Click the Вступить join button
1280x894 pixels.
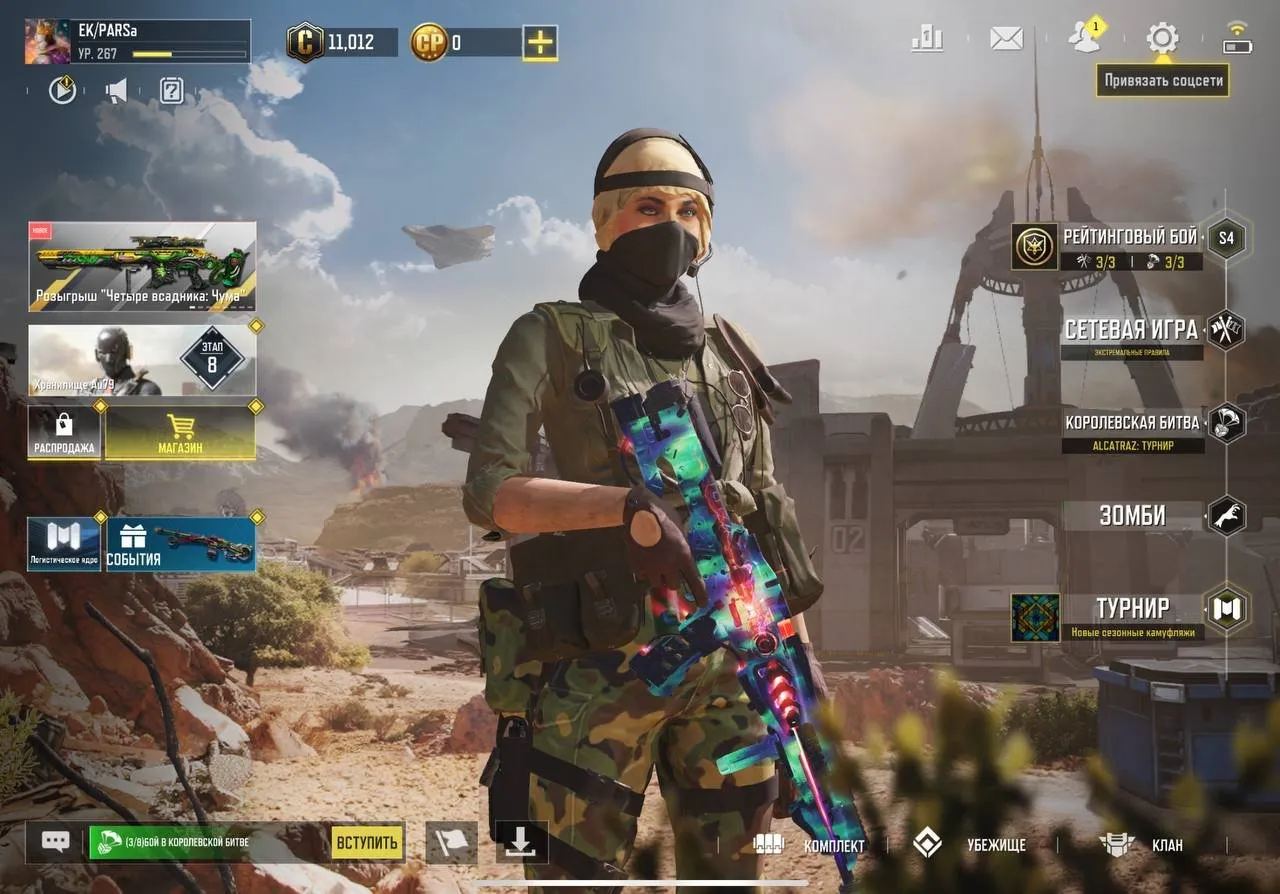367,843
